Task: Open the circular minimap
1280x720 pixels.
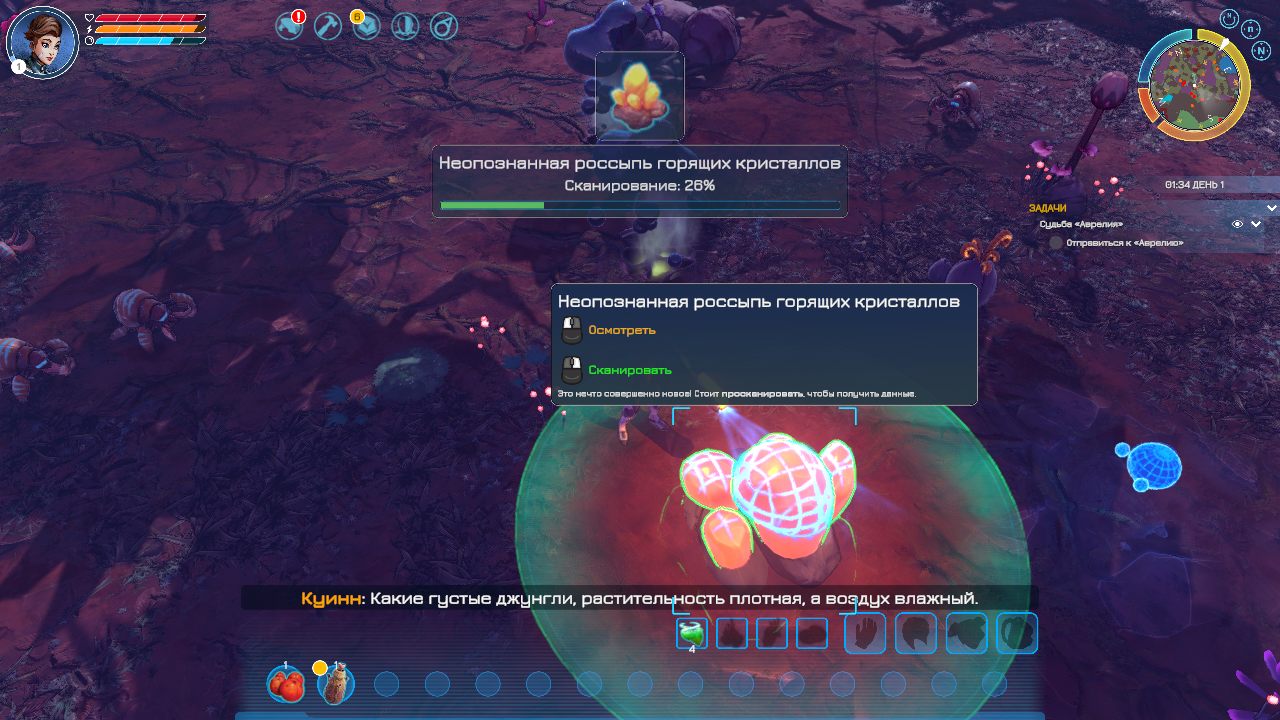Action: [x=1193, y=85]
